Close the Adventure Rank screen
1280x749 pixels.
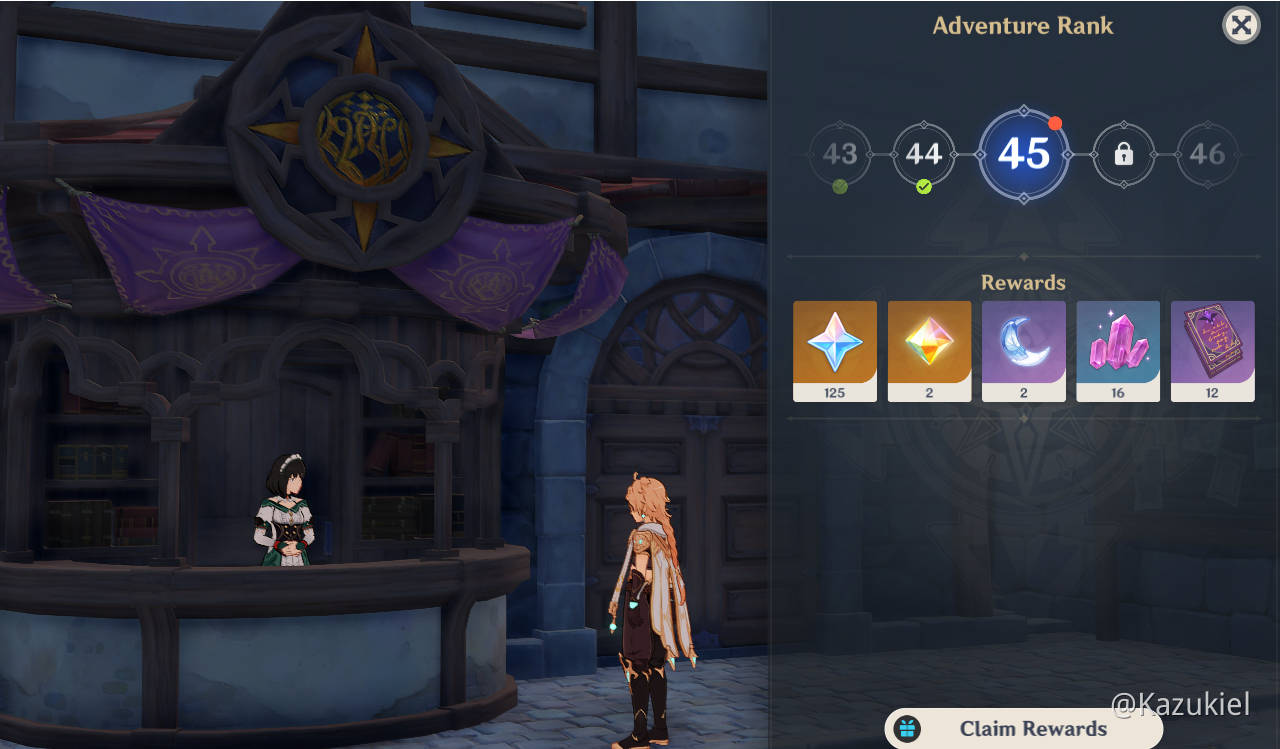(1240, 25)
